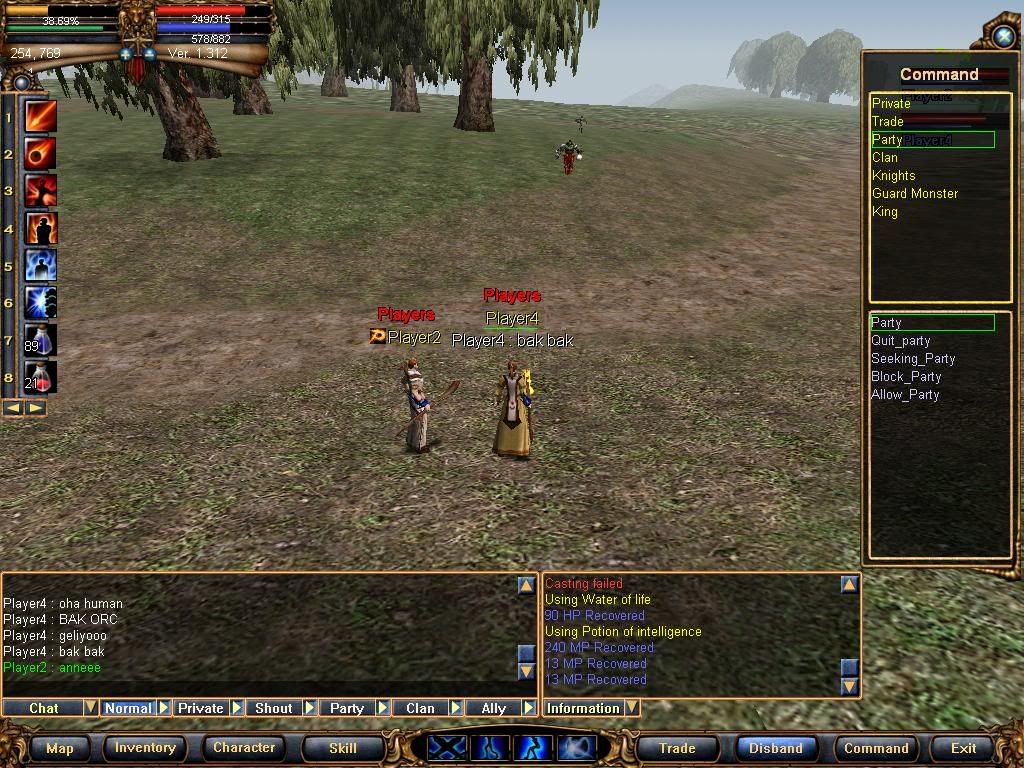Switch chat to the Ally channel

point(494,708)
